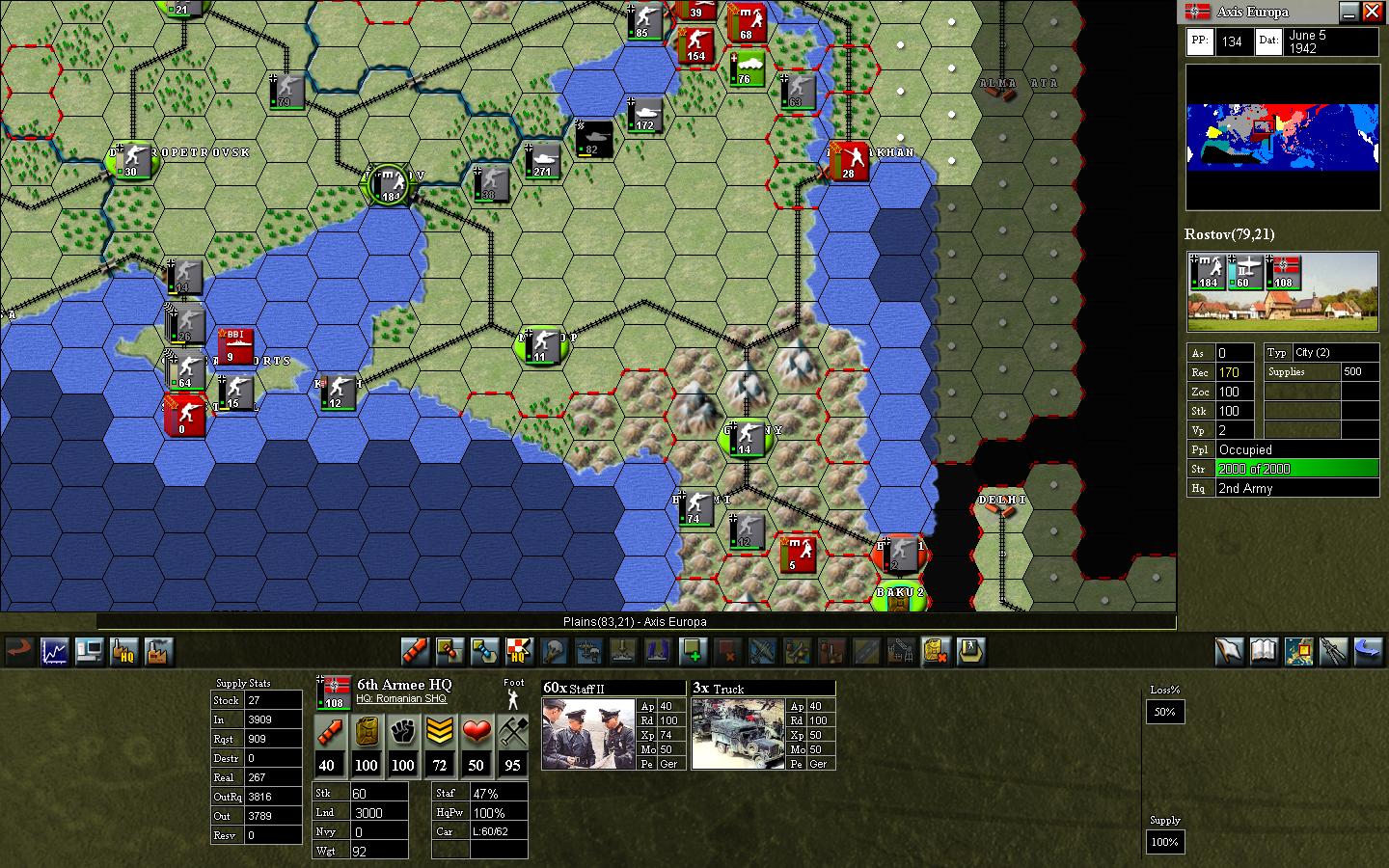Viewport: 1389px width, 868px height.
Task: Click the Str 2000 of 2000 bar
Action: pos(1296,469)
